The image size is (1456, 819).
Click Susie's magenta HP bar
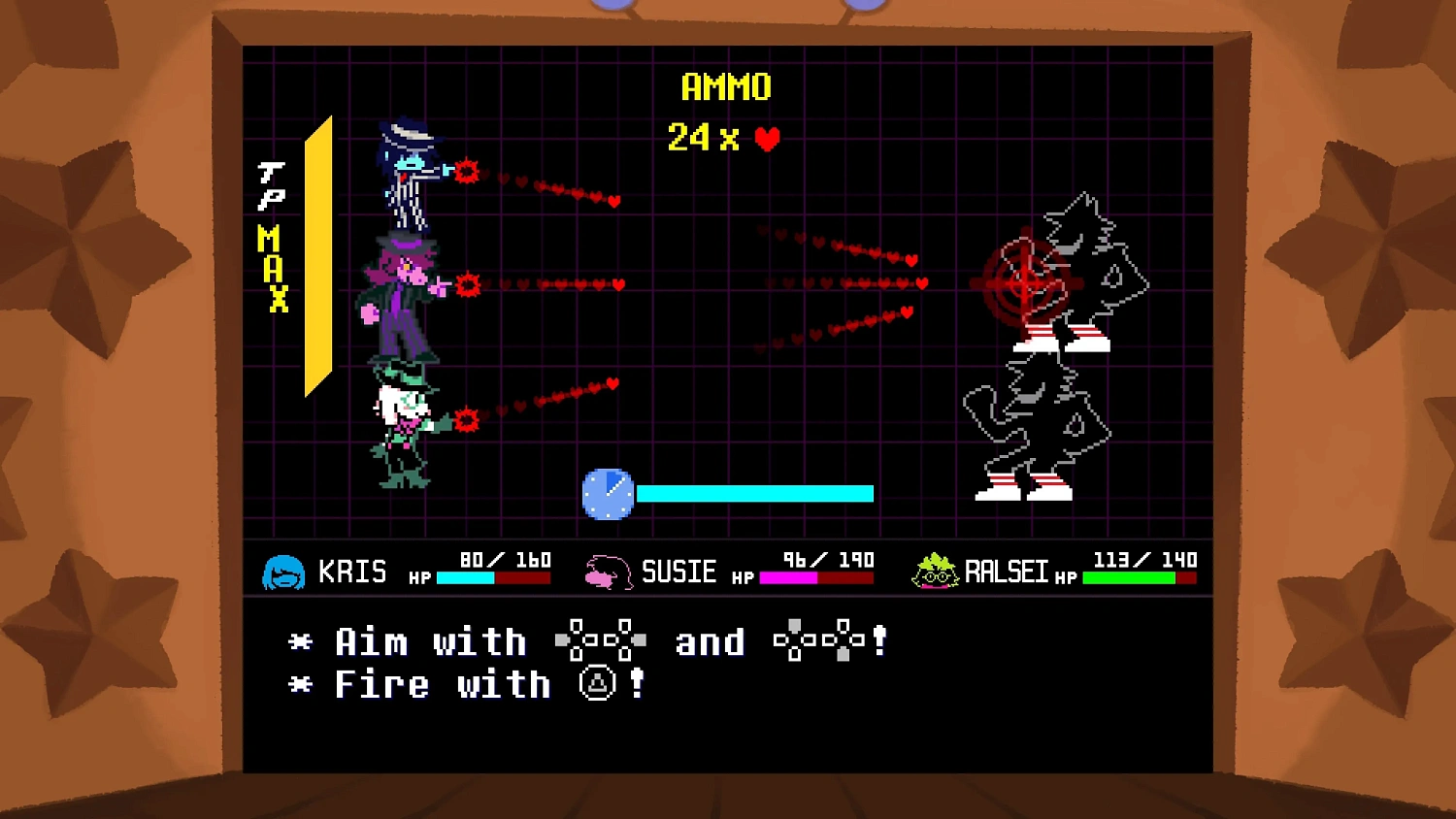(788, 575)
